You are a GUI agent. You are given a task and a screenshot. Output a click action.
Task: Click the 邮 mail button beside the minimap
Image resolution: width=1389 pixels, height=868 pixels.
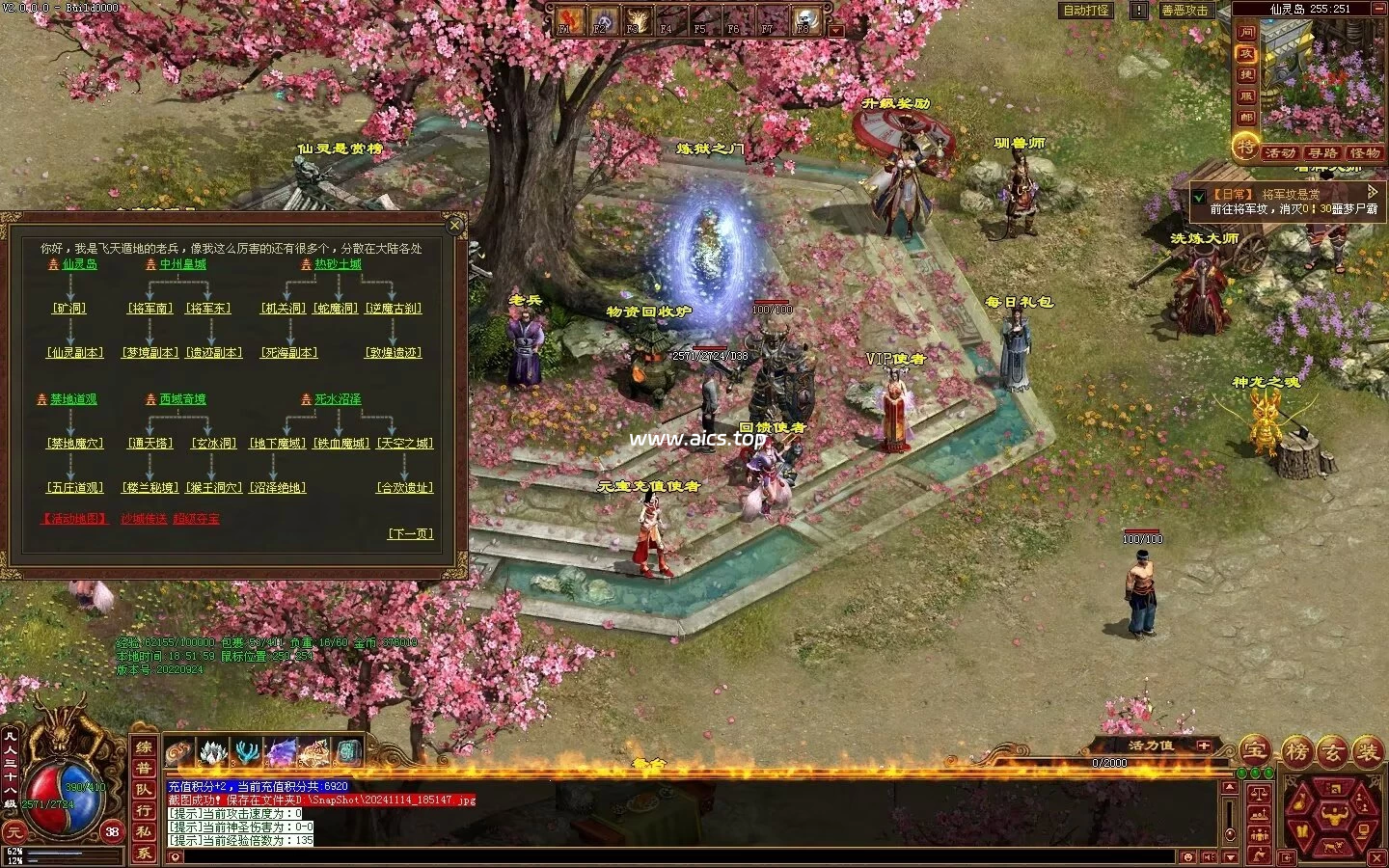coord(1246,118)
